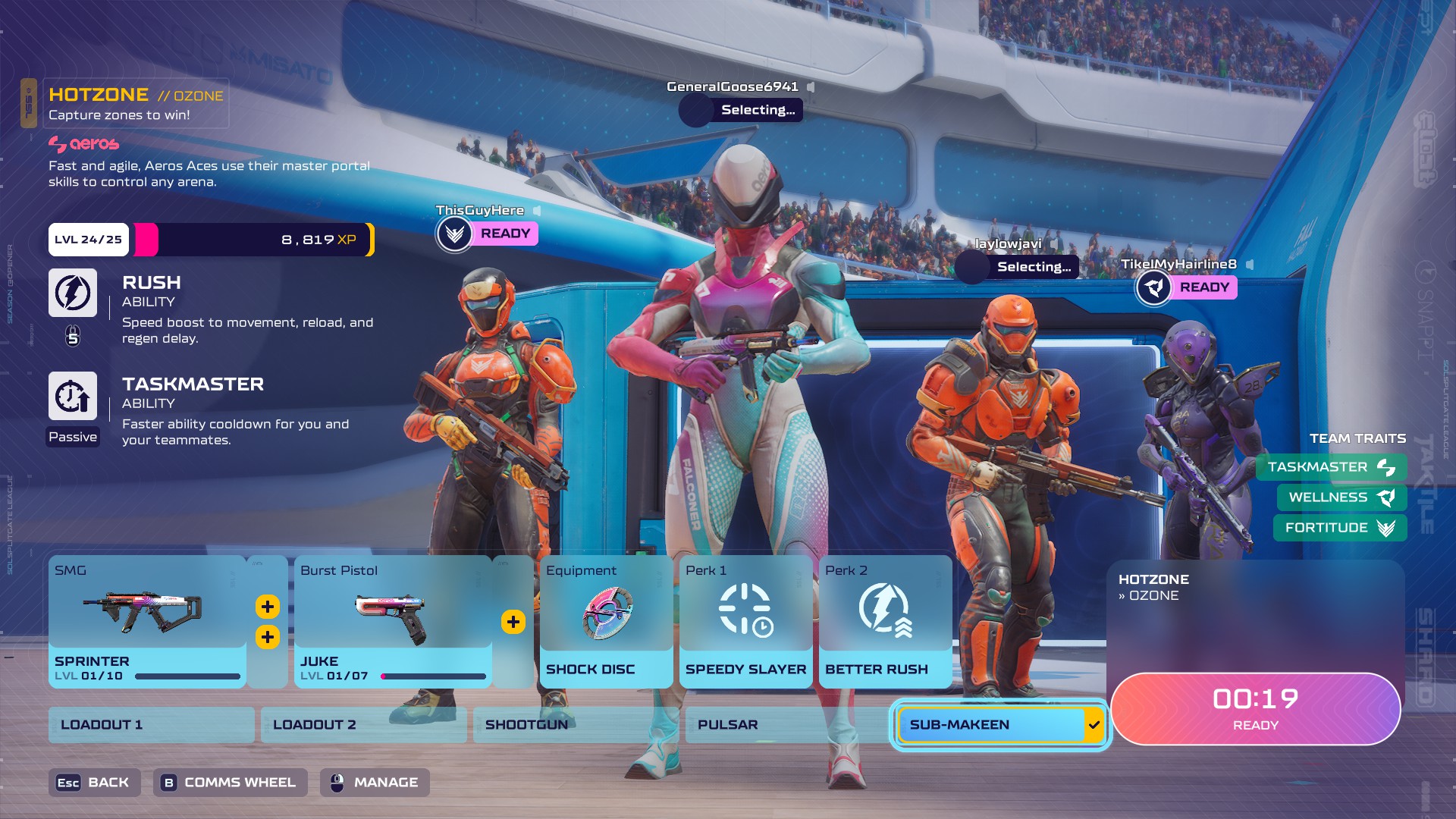Viewport: 1456px width, 819px height.
Task: Select the Wellness team trait
Action: (x=1341, y=497)
